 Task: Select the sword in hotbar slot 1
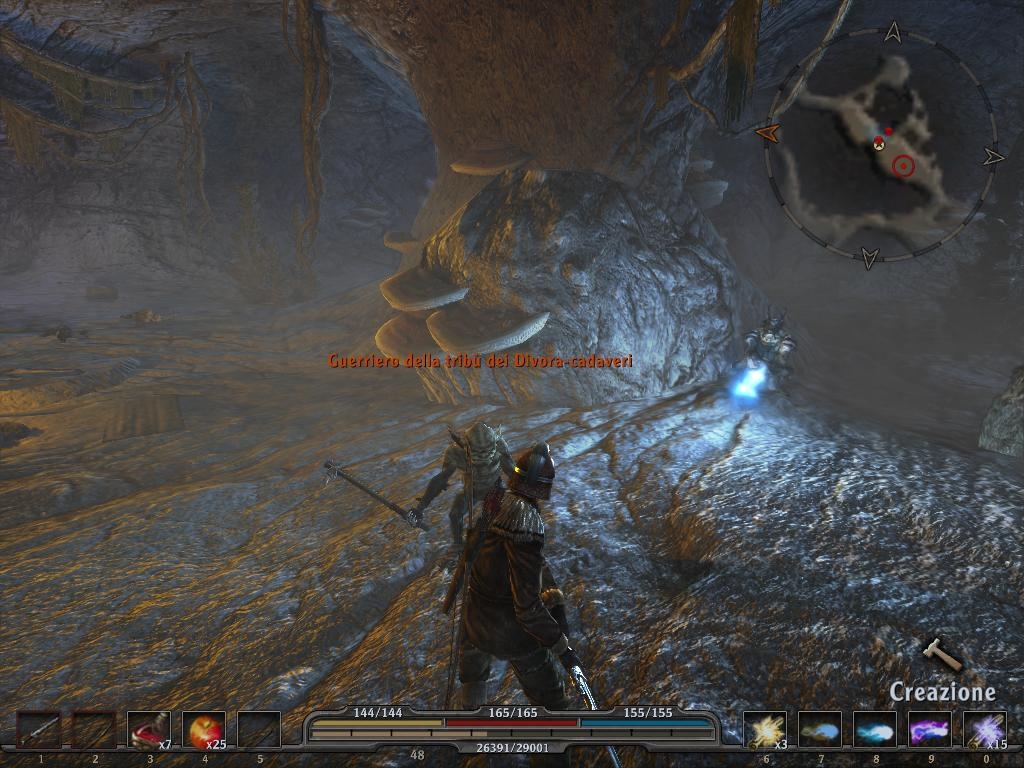(x=39, y=730)
